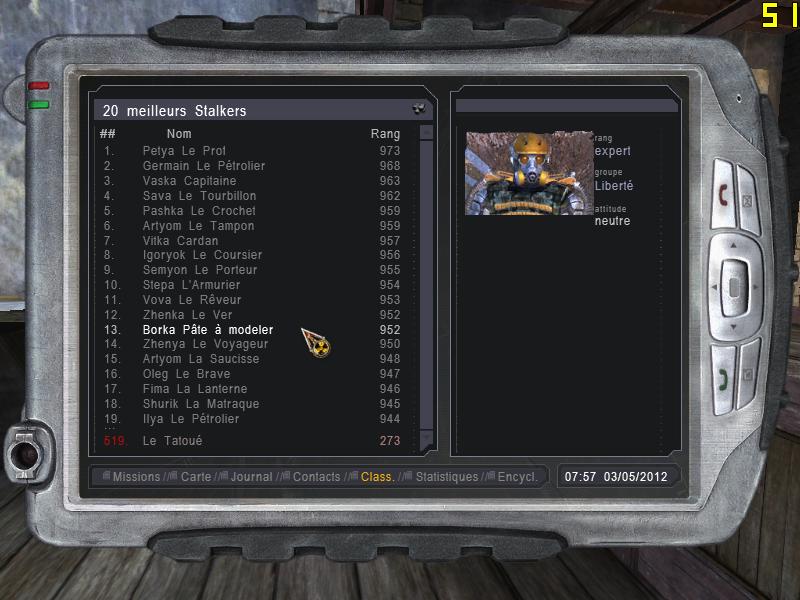Select Petya Le Prof in the ranking

pyautogui.click(x=184, y=151)
